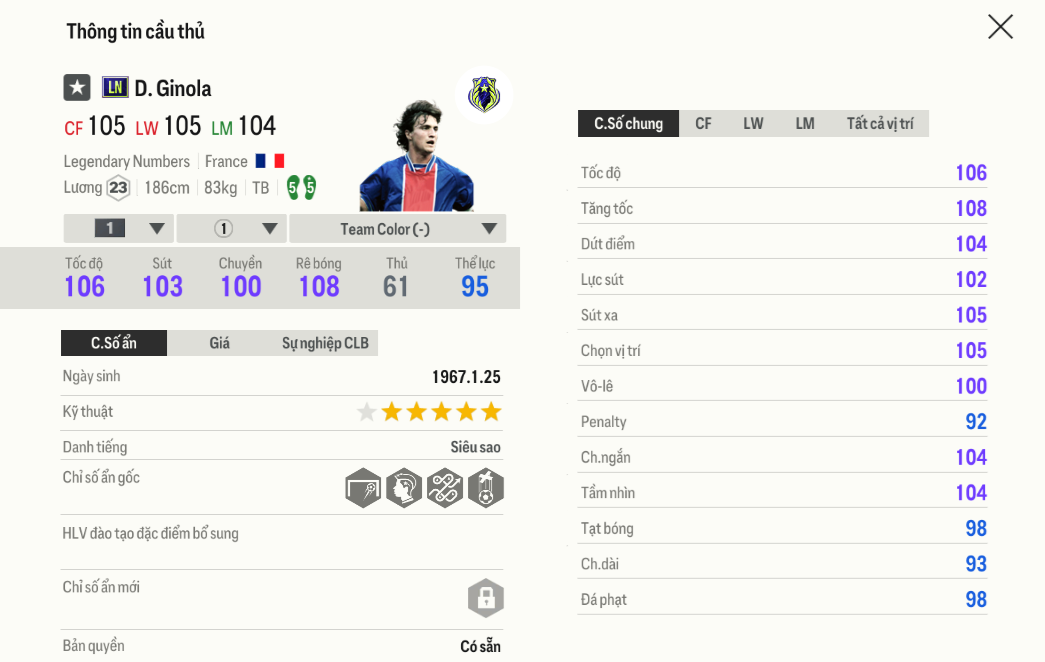The height and width of the screenshot is (662, 1045).
Task: Open the LM position tab
Action: pyautogui.click(x=805, y=124)
